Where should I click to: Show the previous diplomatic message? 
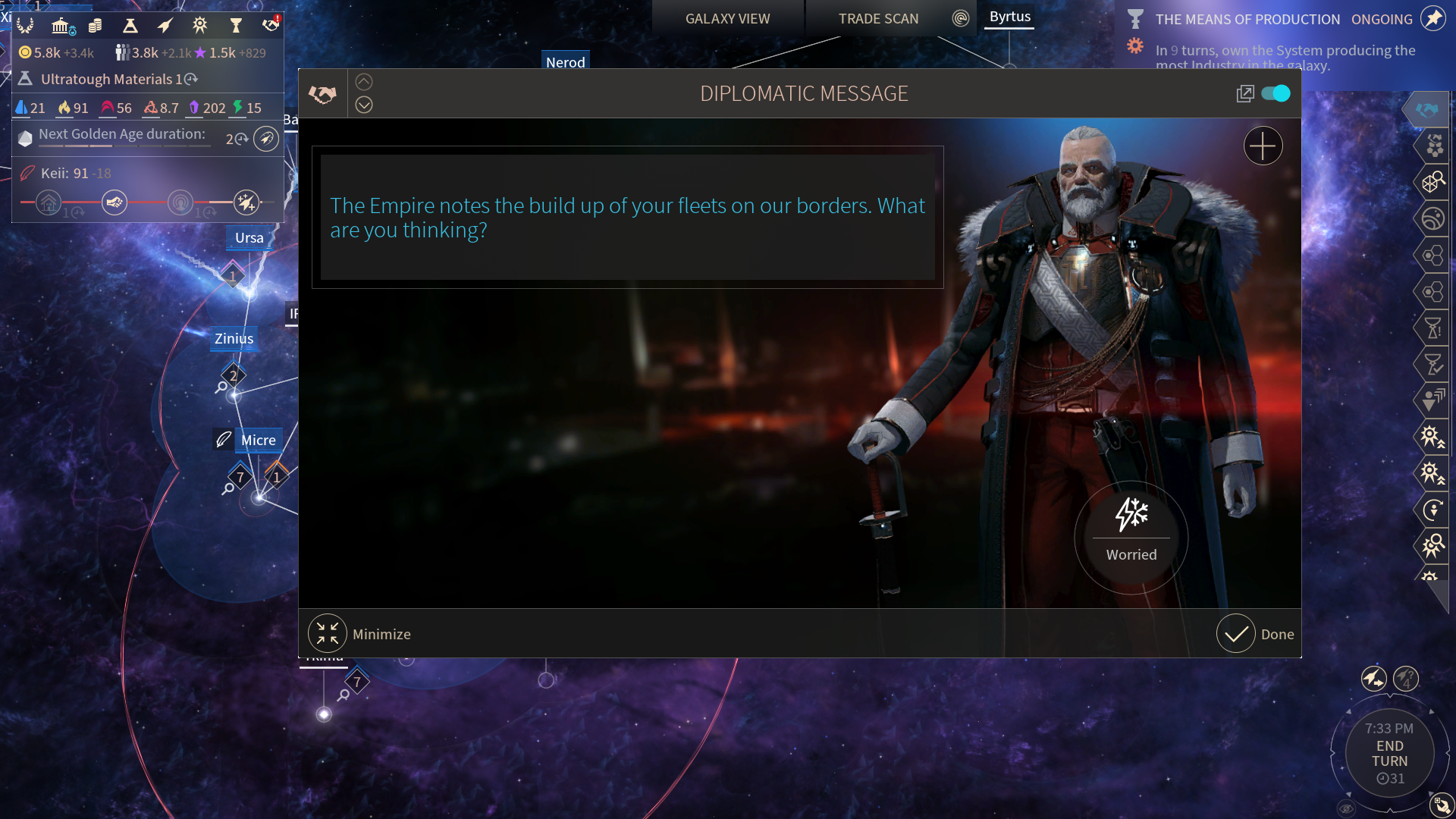coord(364,82)
